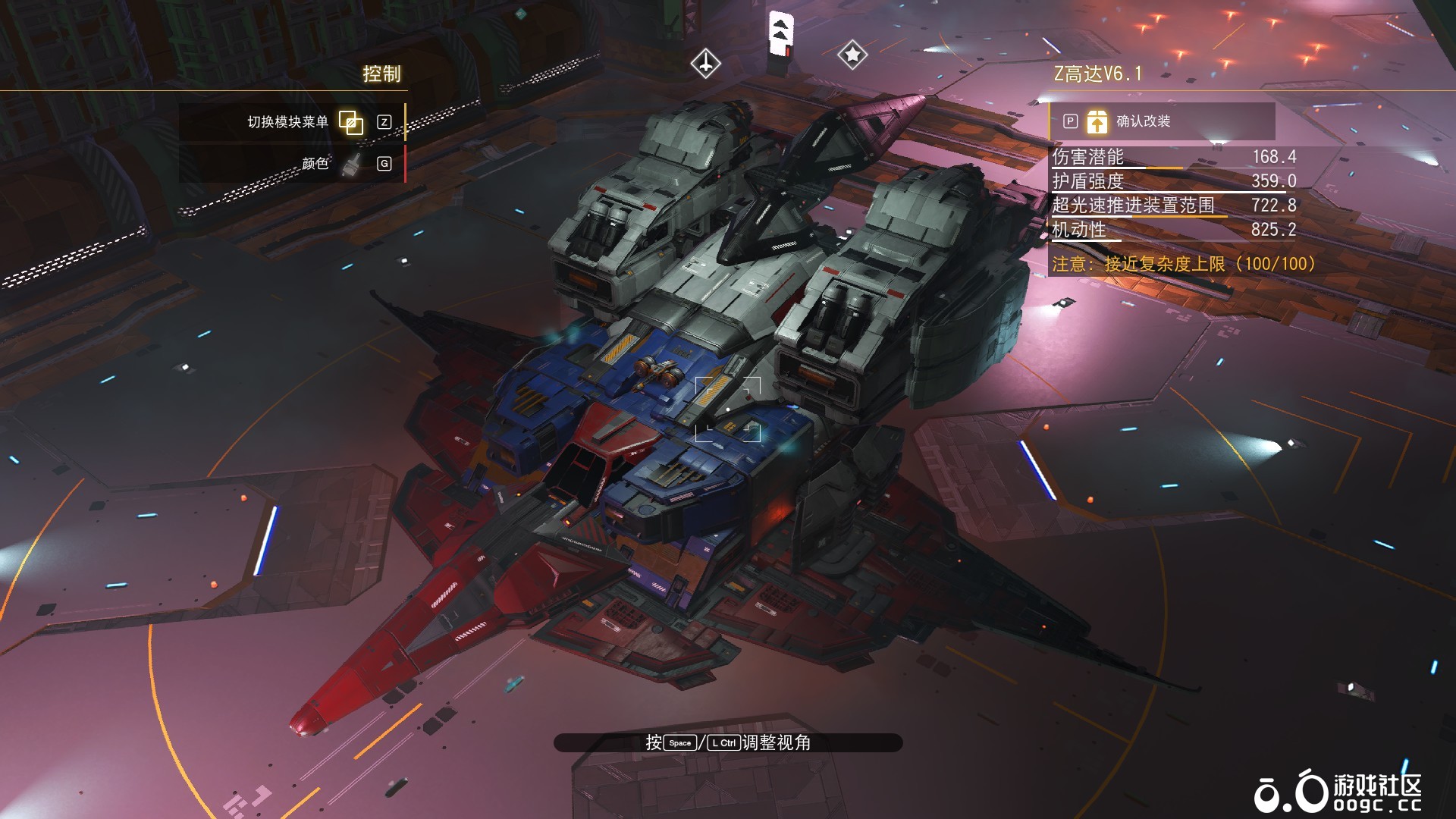The width and height of the screenshot is (1456, 819).
Task: Confirm modifications with 确认改装 button
Action: pos(1145,120)
